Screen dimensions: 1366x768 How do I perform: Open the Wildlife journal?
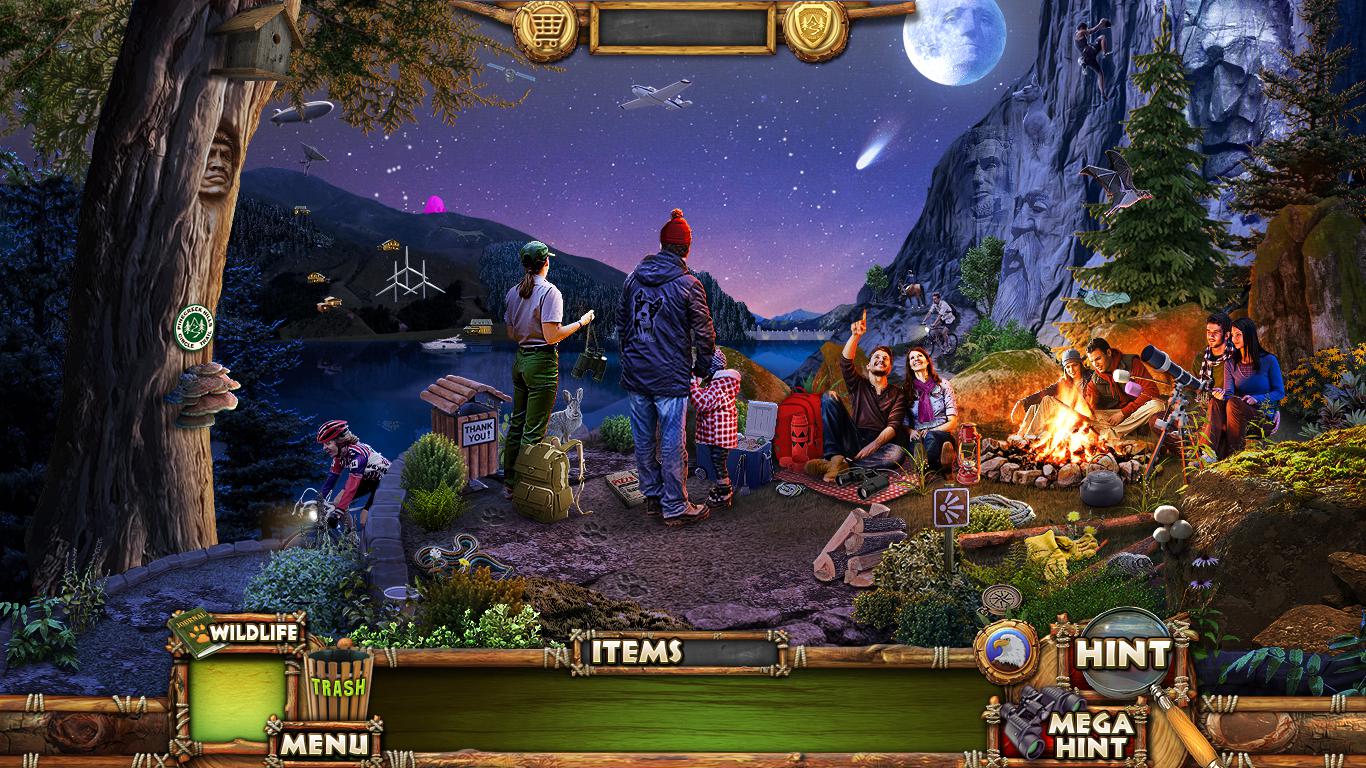(236, 633)
